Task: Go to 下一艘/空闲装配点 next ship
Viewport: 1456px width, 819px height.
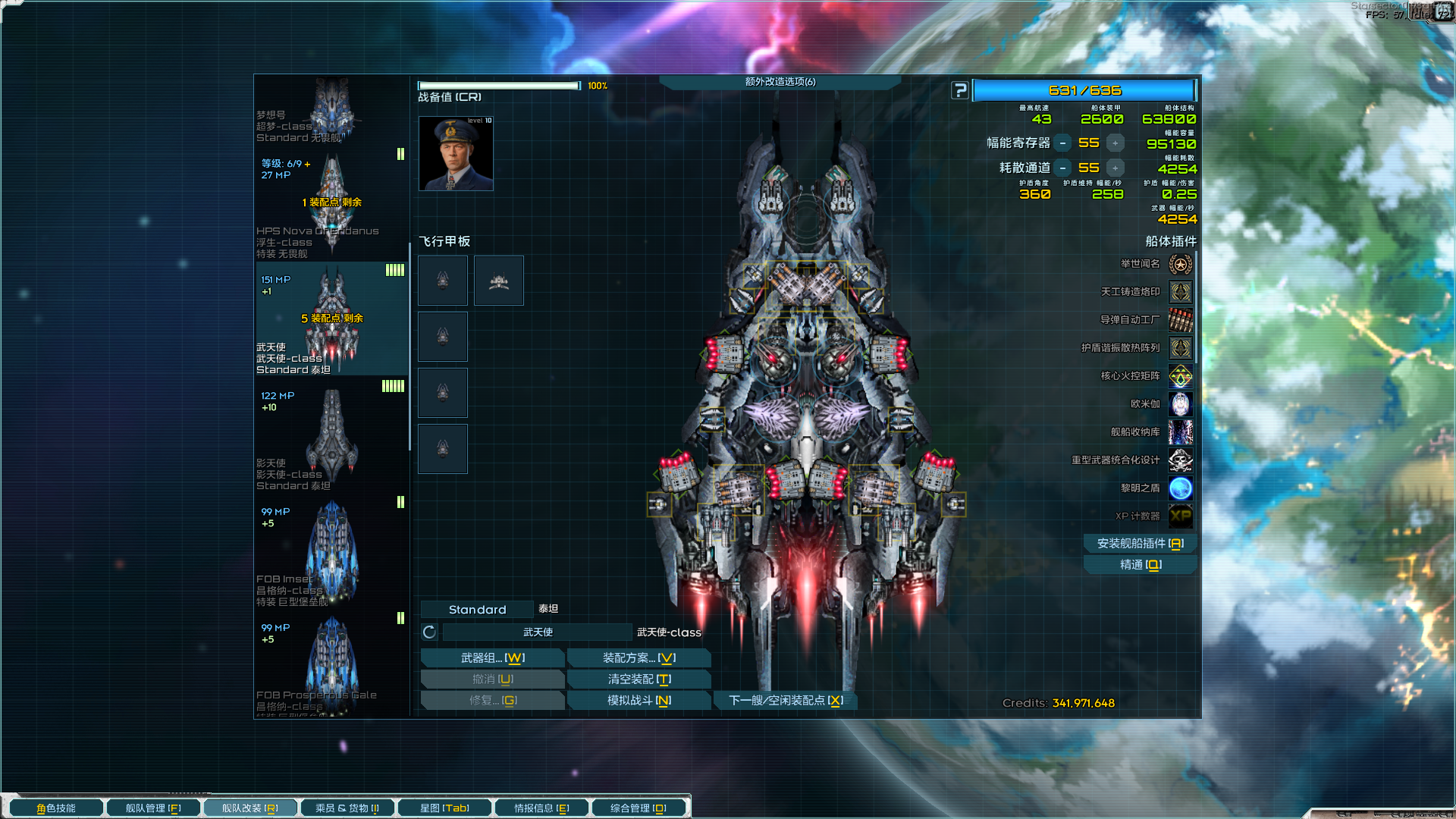Action: 786,701
